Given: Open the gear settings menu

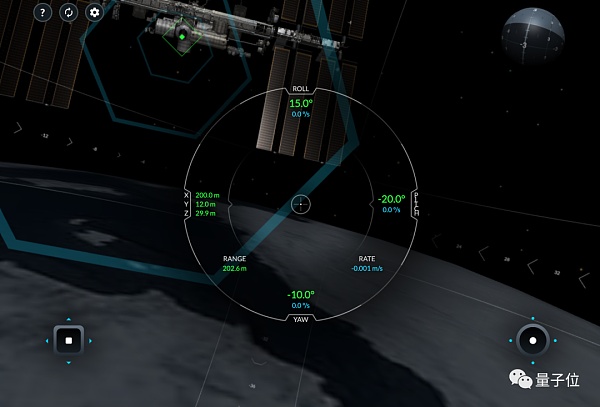Looking at the screenshot, I should 95,13.
